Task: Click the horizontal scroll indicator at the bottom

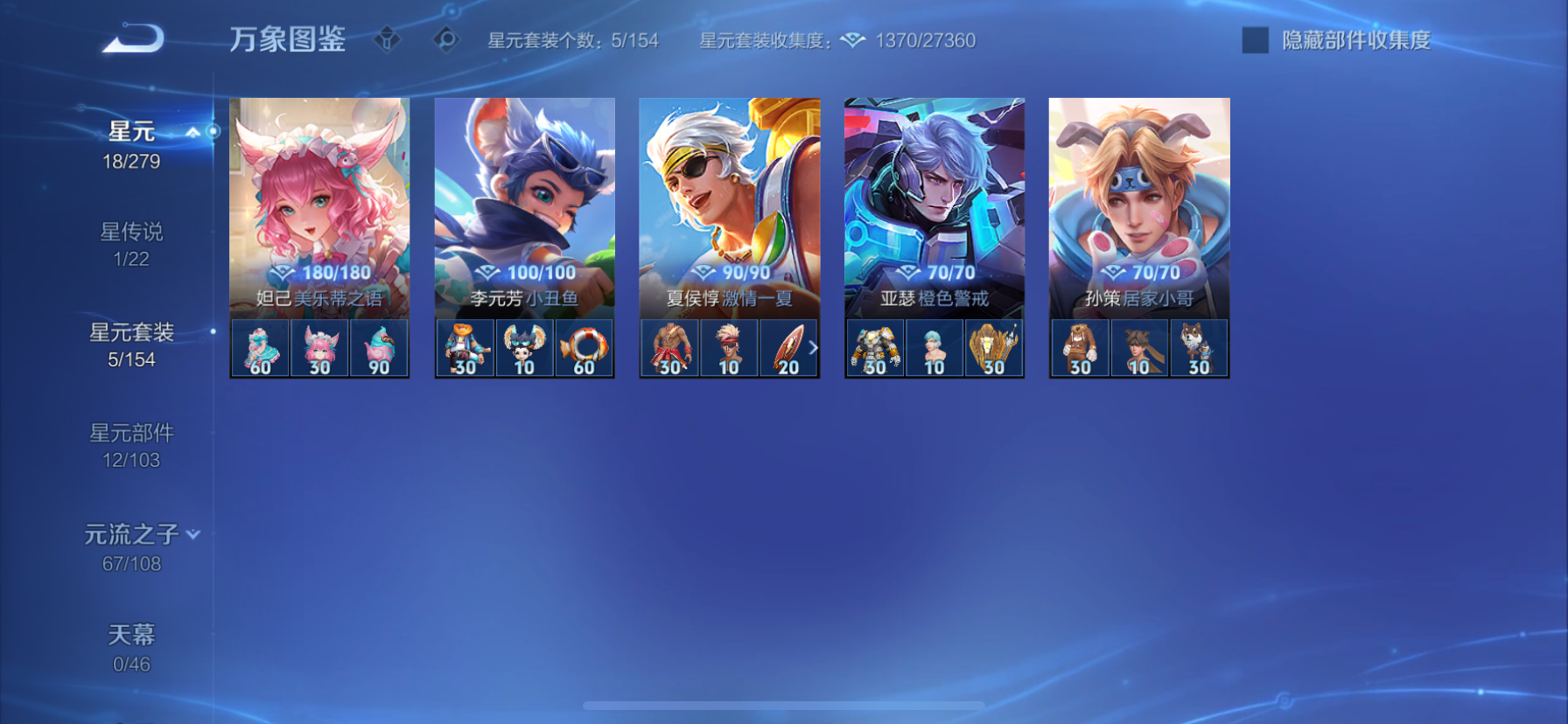Action: point(782,705)
